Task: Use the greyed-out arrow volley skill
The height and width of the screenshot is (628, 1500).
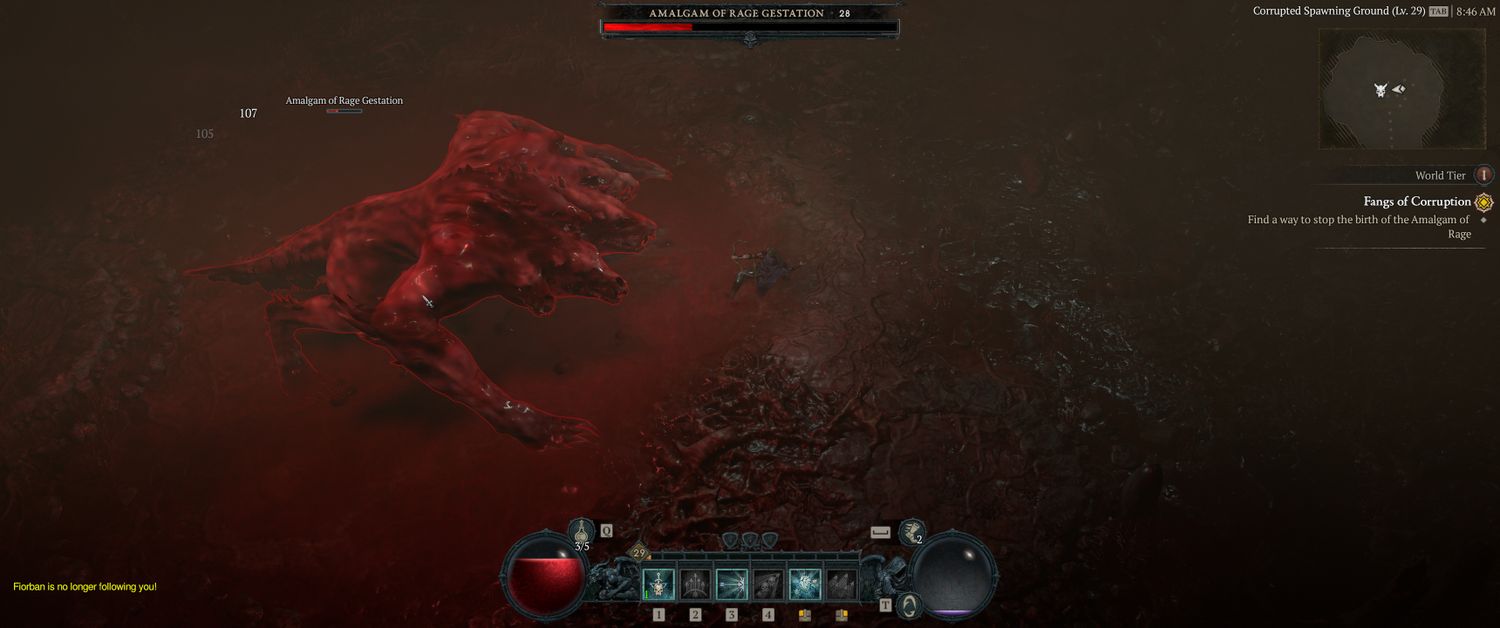Action: pos(841,584)
